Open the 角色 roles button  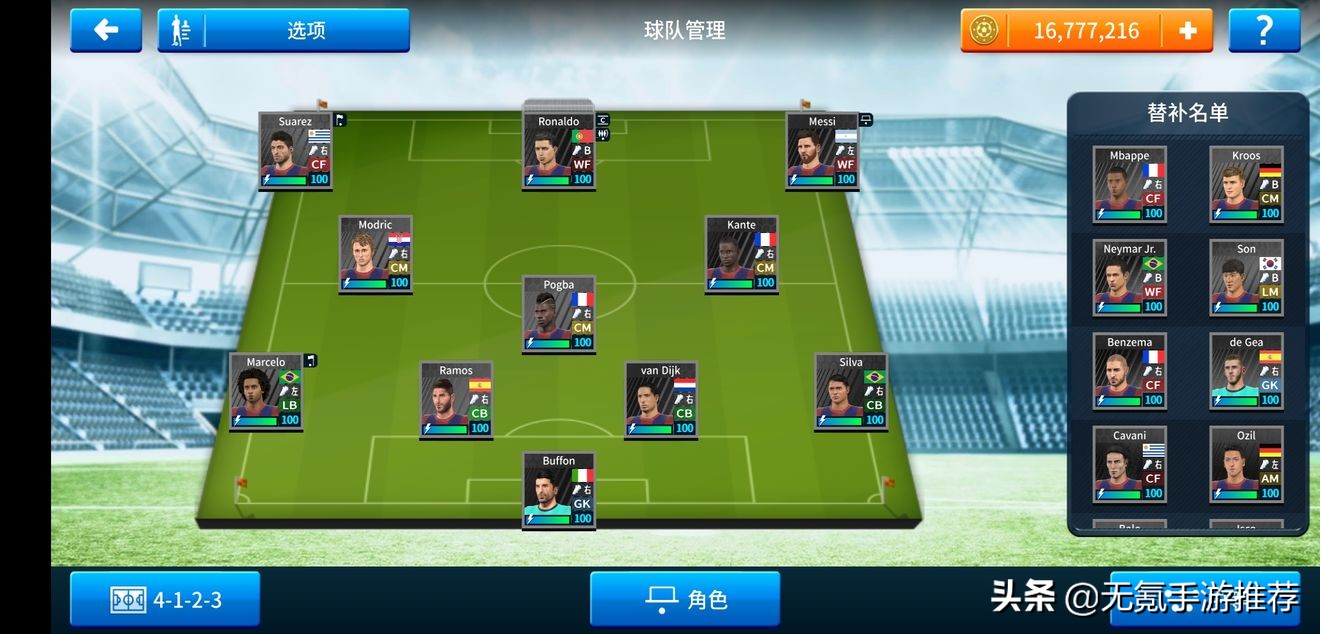coord(685,599)
